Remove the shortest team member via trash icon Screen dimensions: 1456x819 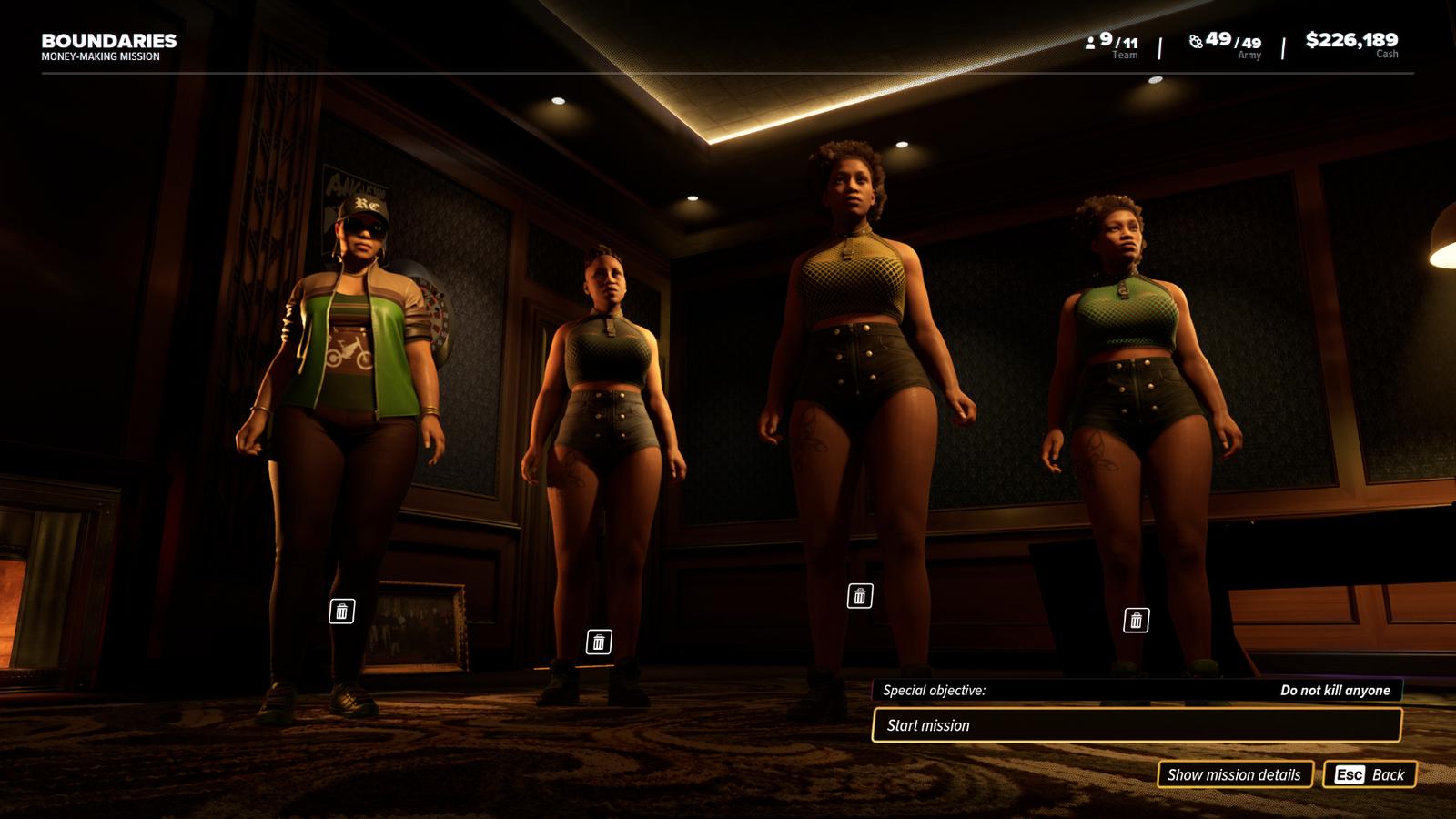(599, 642)
